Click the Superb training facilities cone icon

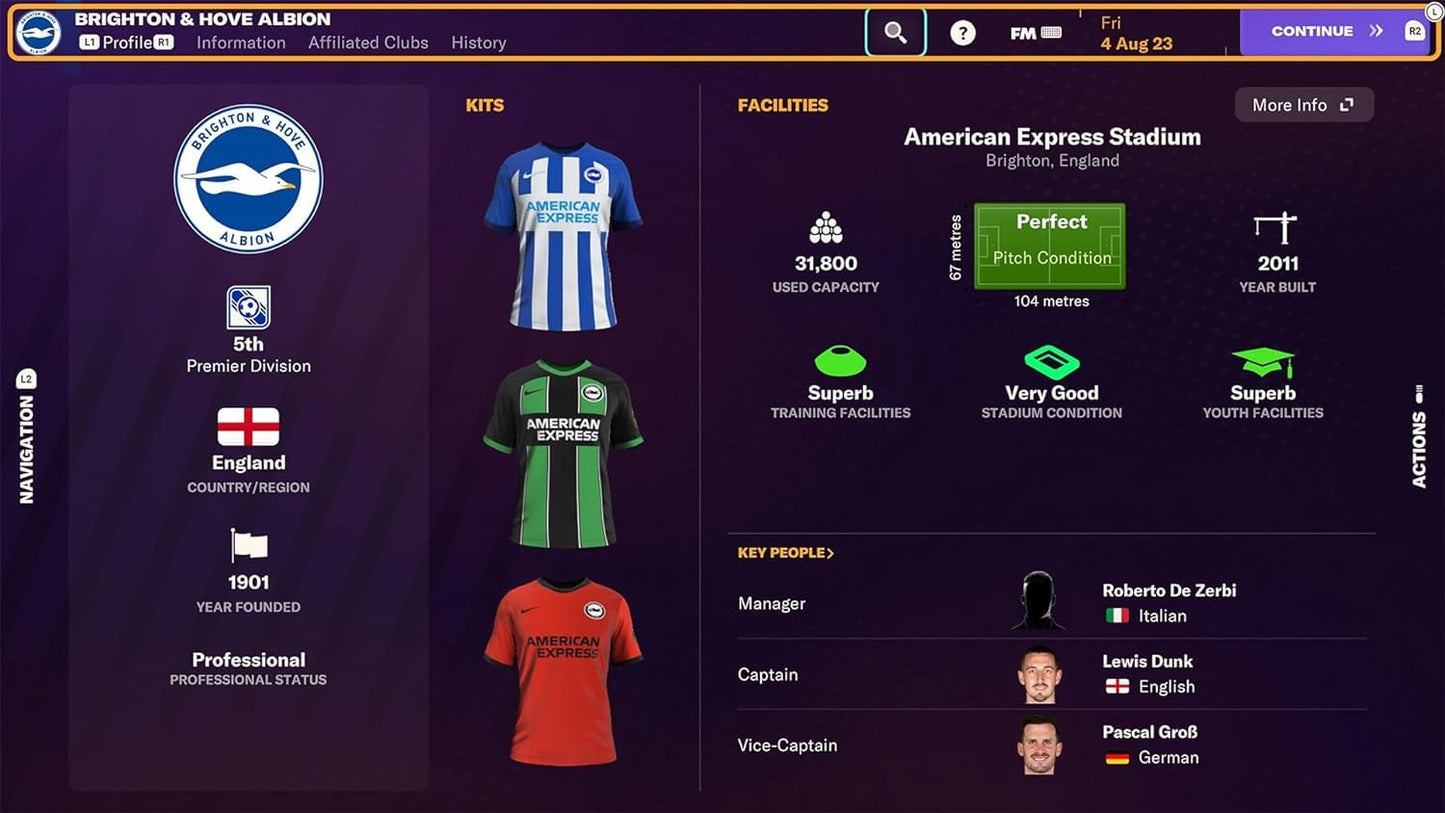click(840, 362)
